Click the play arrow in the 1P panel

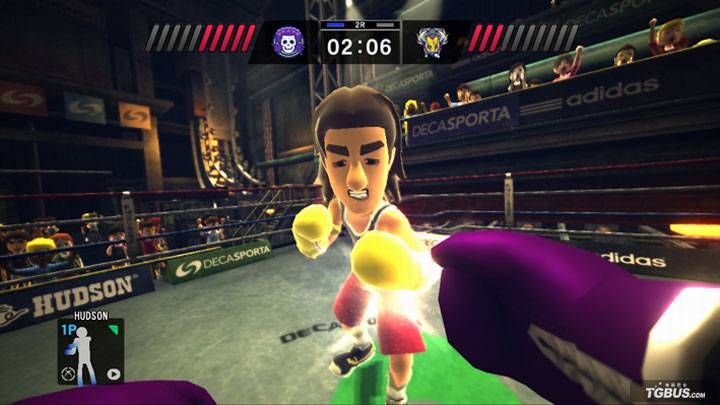click(x=113, y=375)
